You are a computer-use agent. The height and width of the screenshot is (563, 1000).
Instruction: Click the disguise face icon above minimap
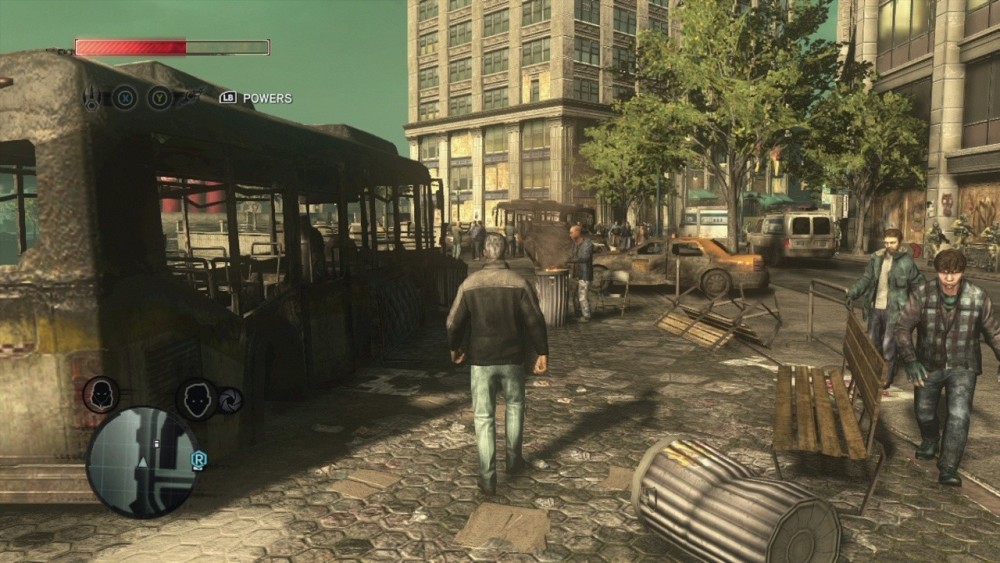click(197, 399)
